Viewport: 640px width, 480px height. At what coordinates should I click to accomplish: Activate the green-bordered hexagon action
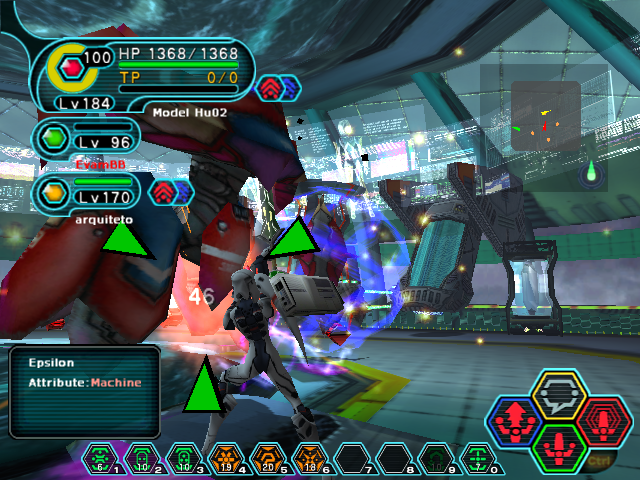(x=559, y=444)
